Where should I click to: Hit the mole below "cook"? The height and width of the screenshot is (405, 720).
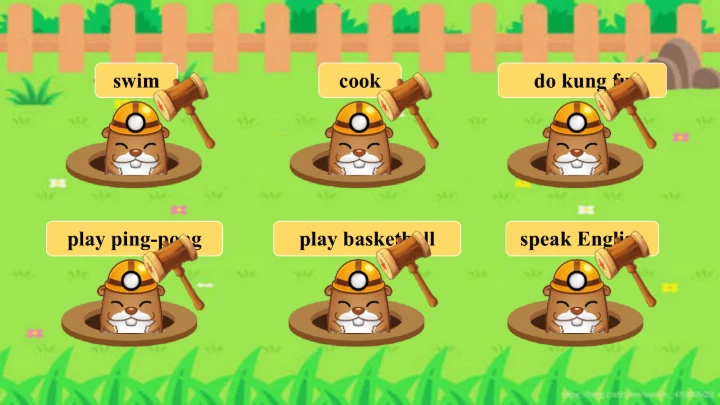pyautogui.click(x=358, y=146)
